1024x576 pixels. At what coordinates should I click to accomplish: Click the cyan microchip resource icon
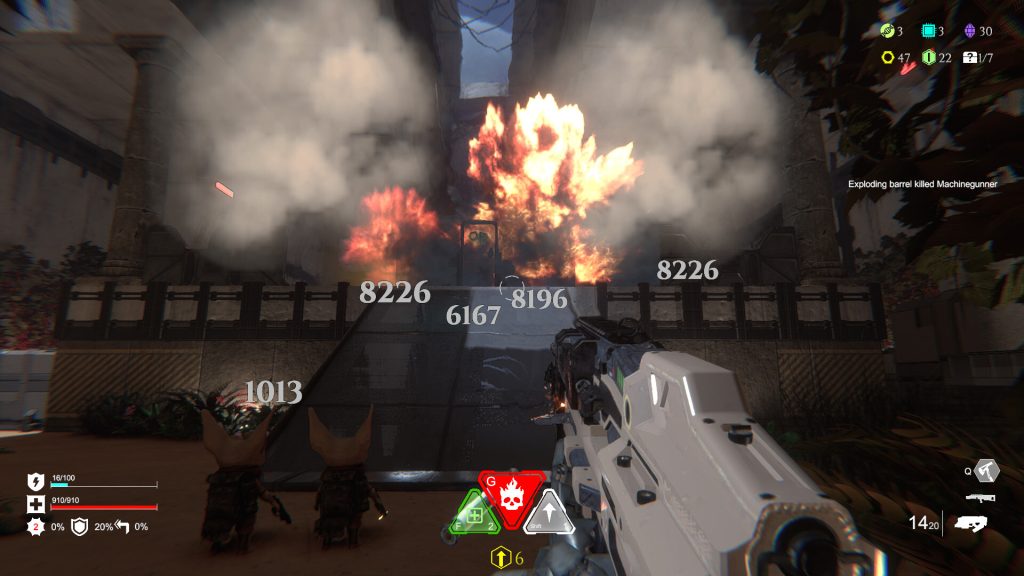927,31
